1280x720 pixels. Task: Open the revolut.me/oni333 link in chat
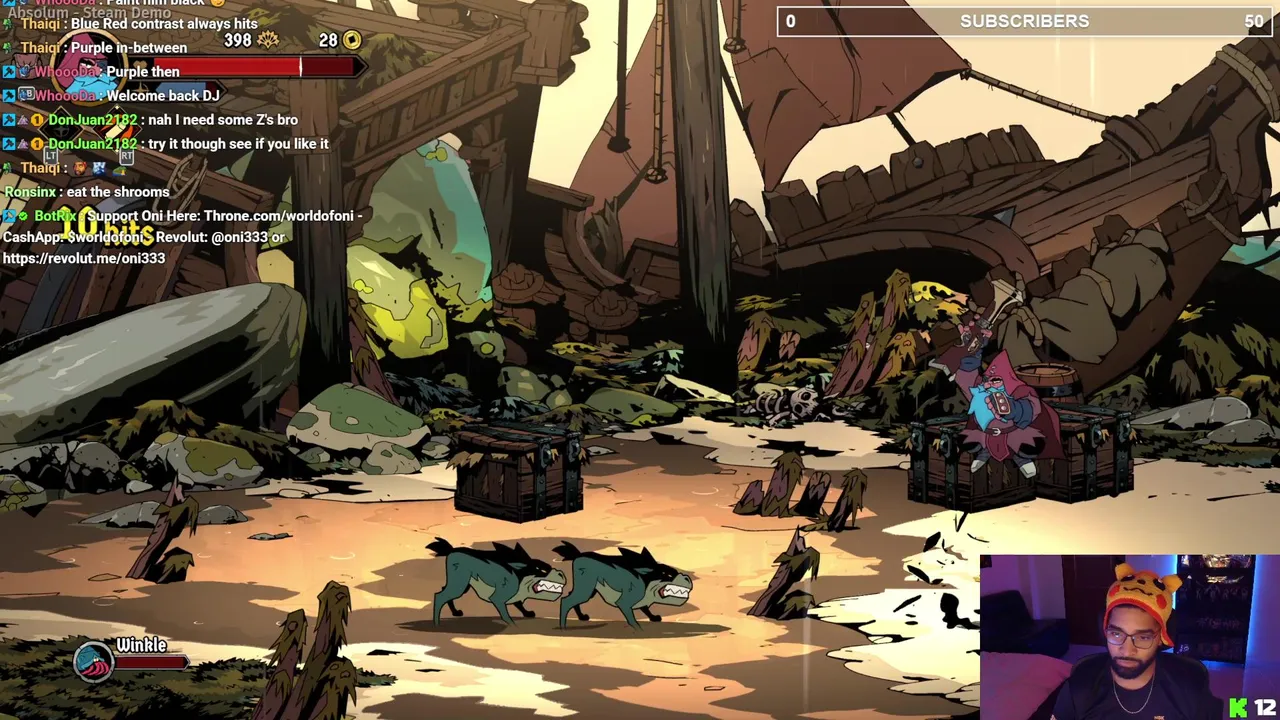click(84, 258)
